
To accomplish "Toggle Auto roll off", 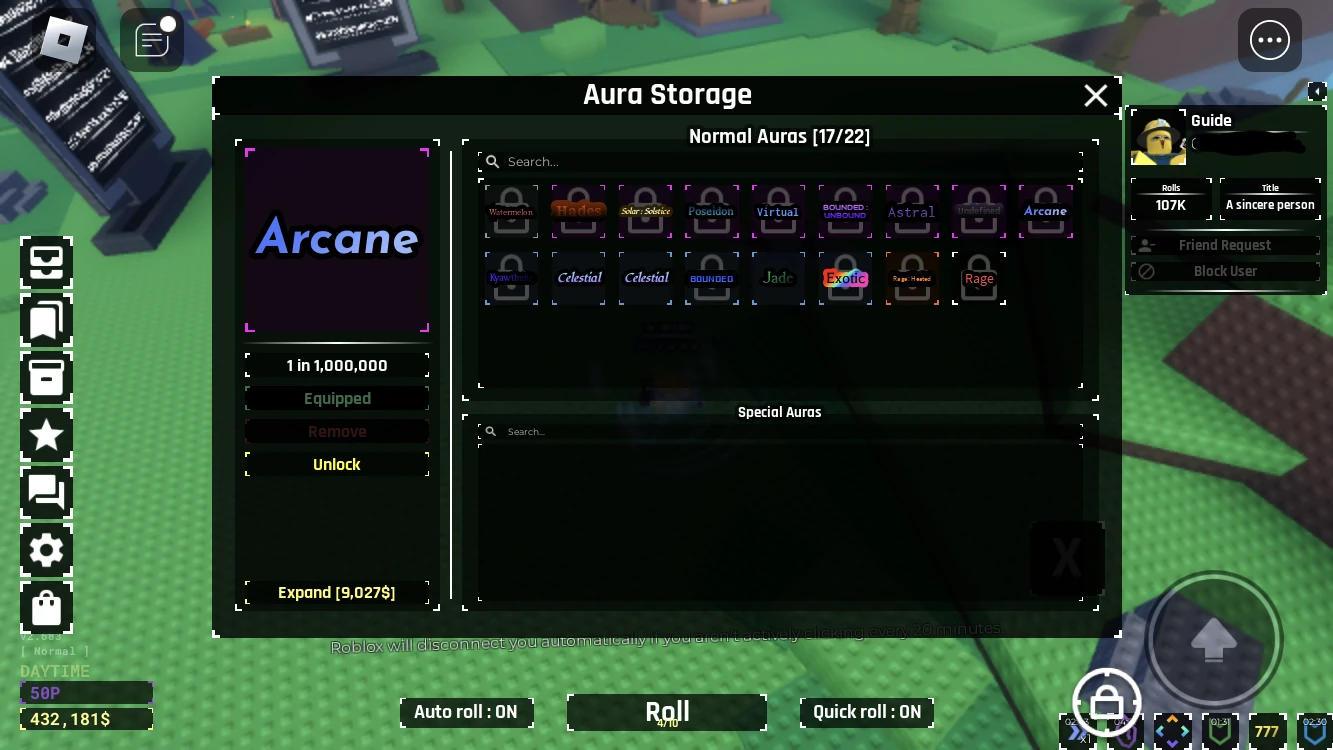I will (x=466, y=712).
